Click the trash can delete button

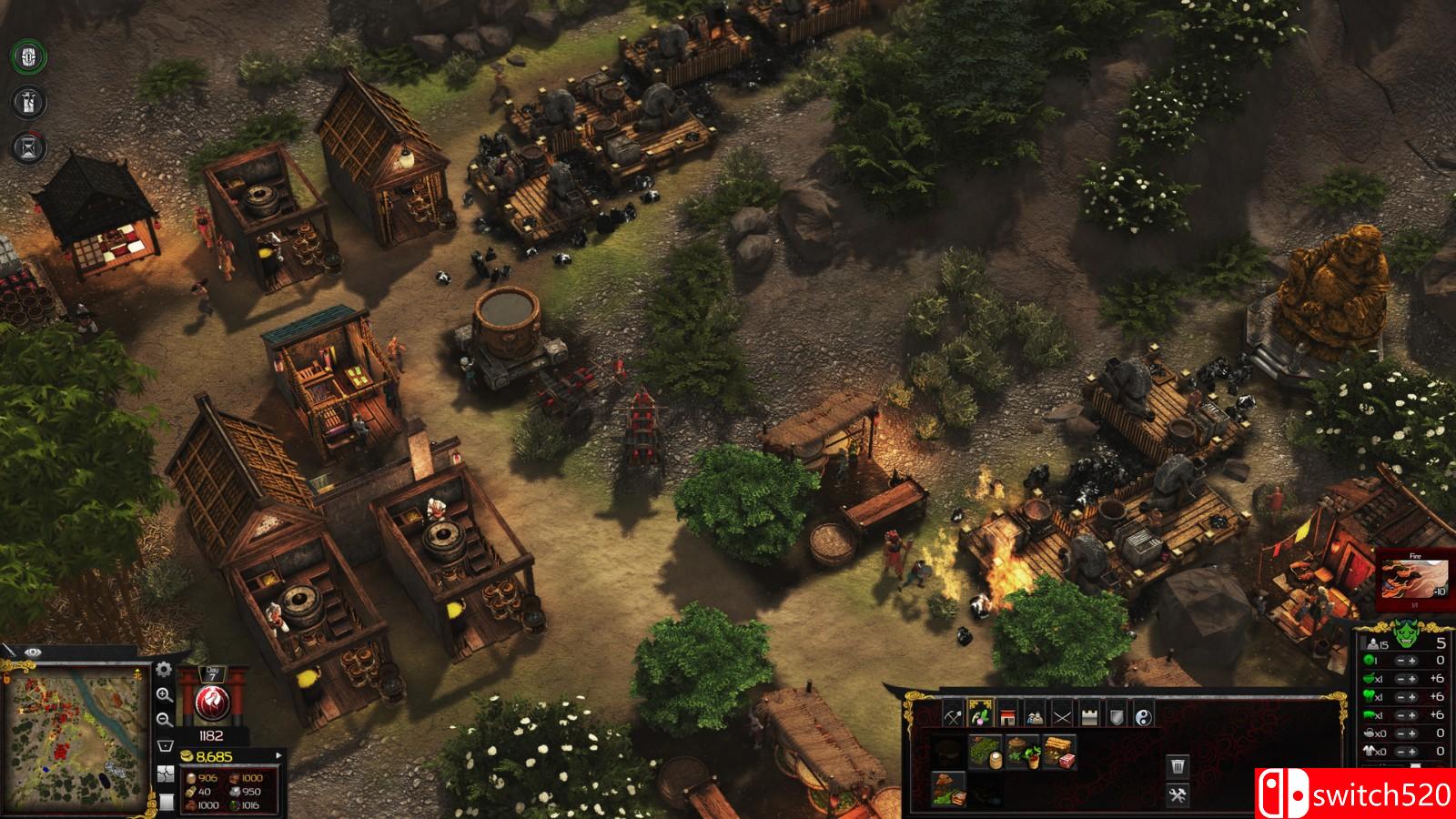pos(1177,766)
